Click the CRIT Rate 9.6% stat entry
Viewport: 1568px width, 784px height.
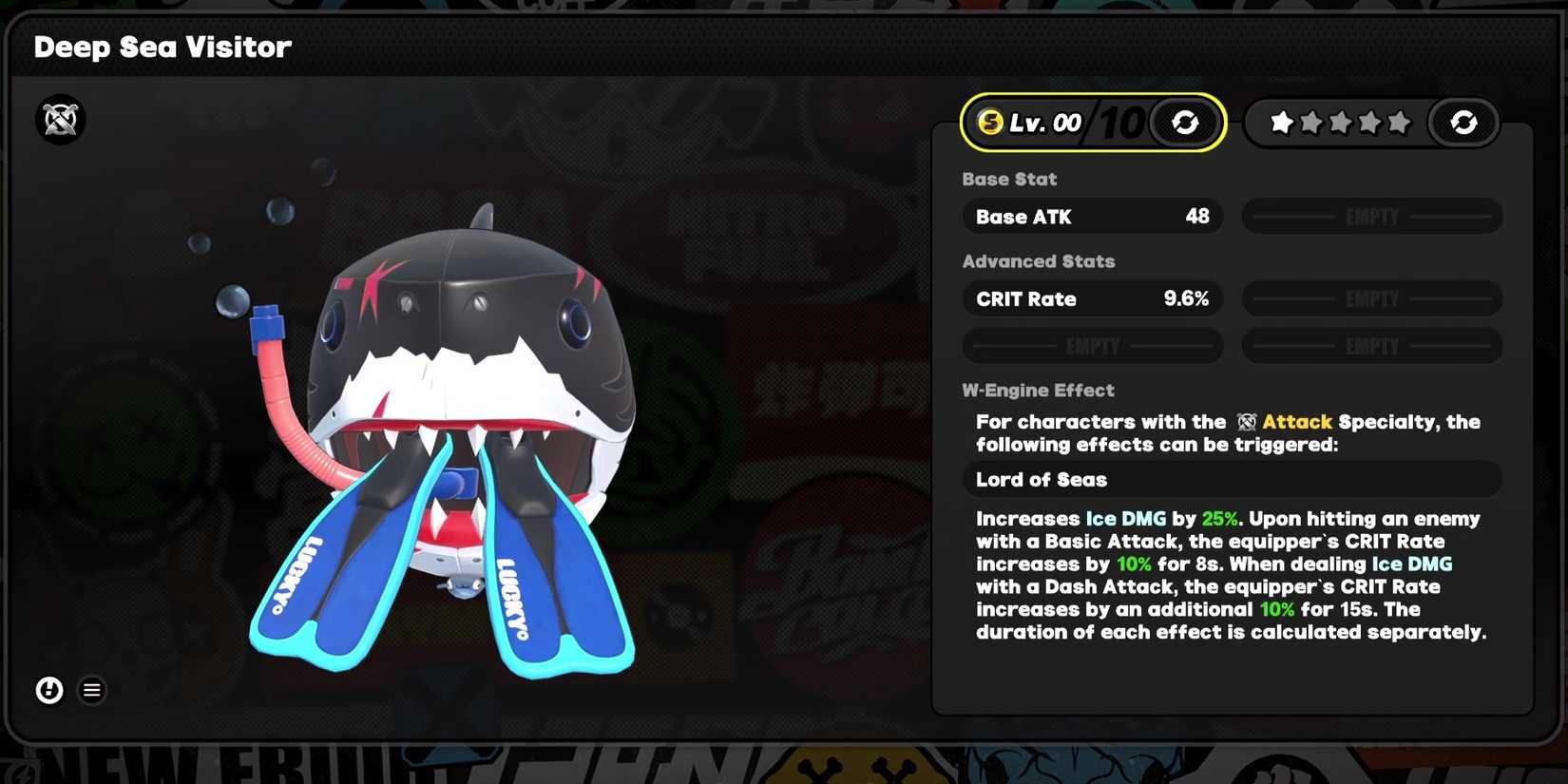[x=1092, y=298]
